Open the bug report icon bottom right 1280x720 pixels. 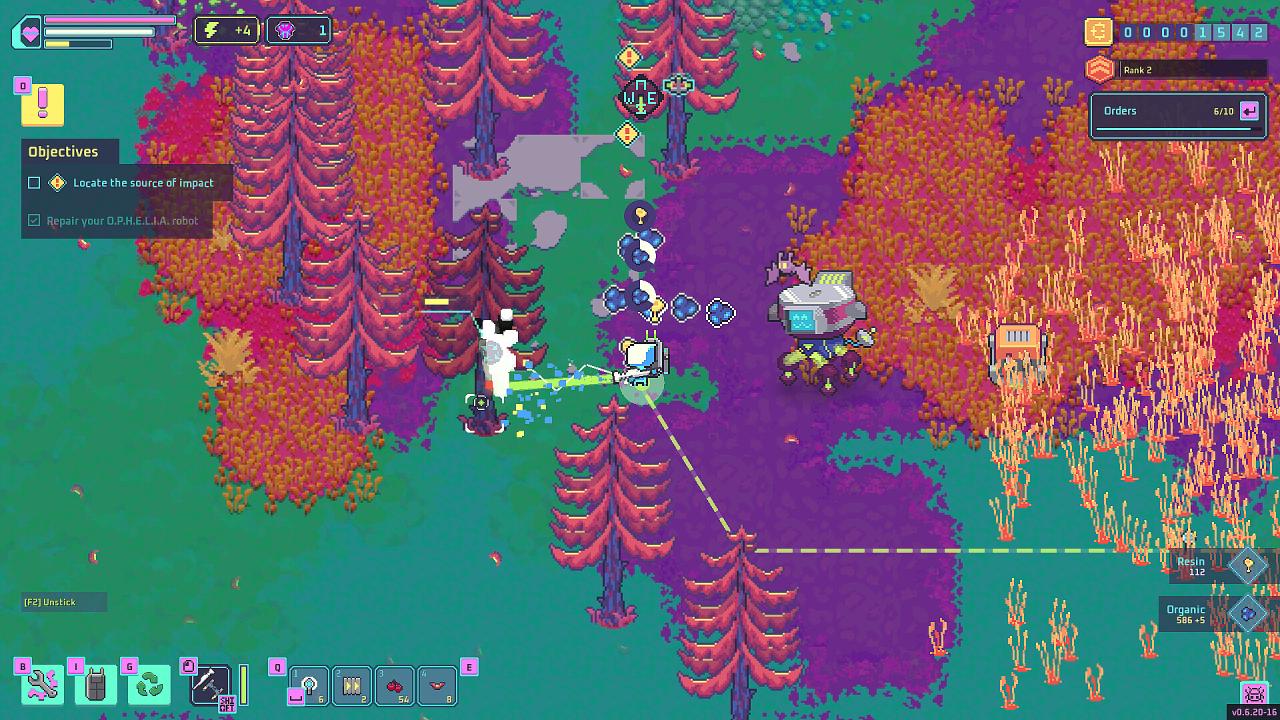[x=1253, y=691]
